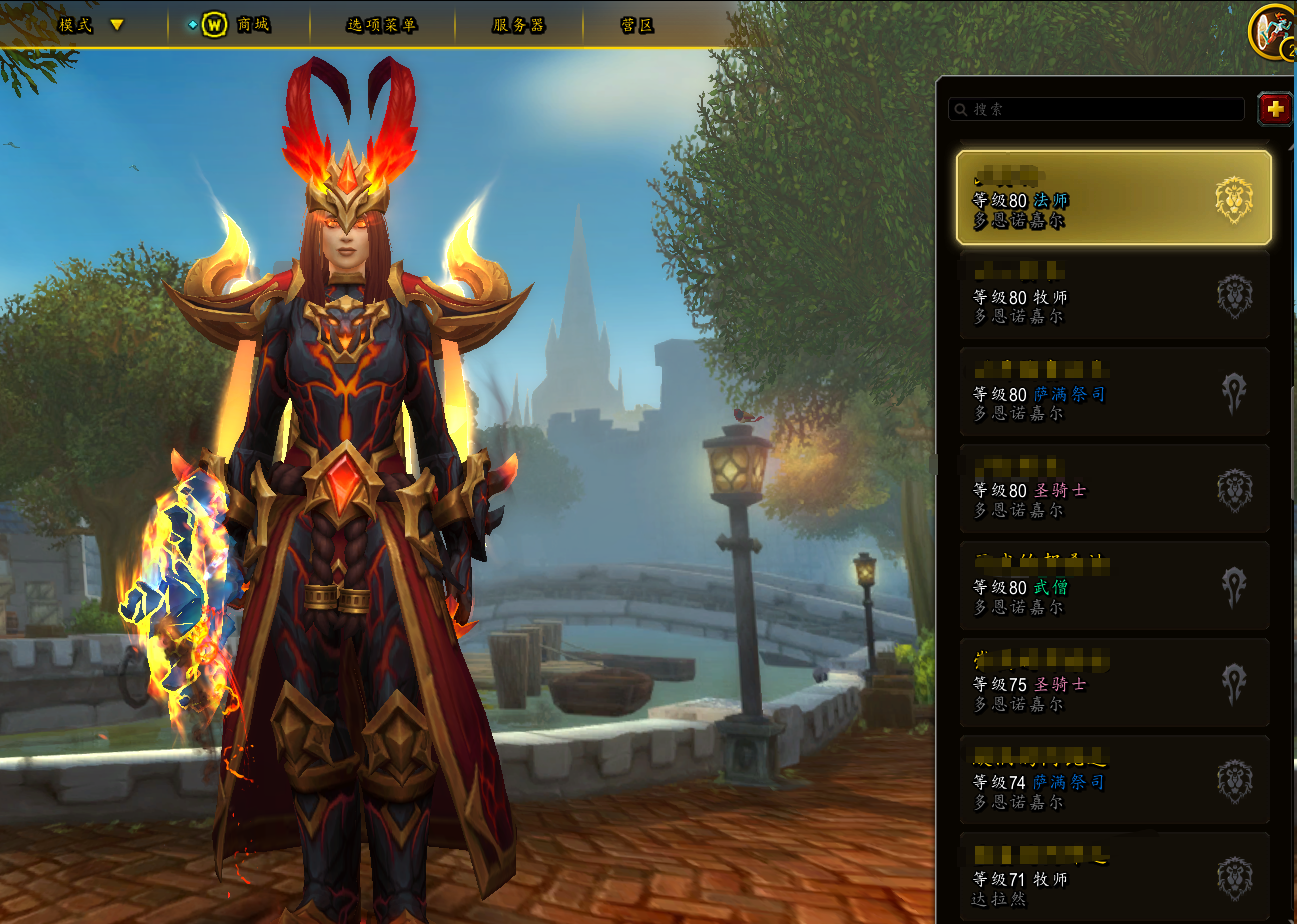Pick the level 80 圣骑士 character
1297x924 pixels.
coord(1113,489)
